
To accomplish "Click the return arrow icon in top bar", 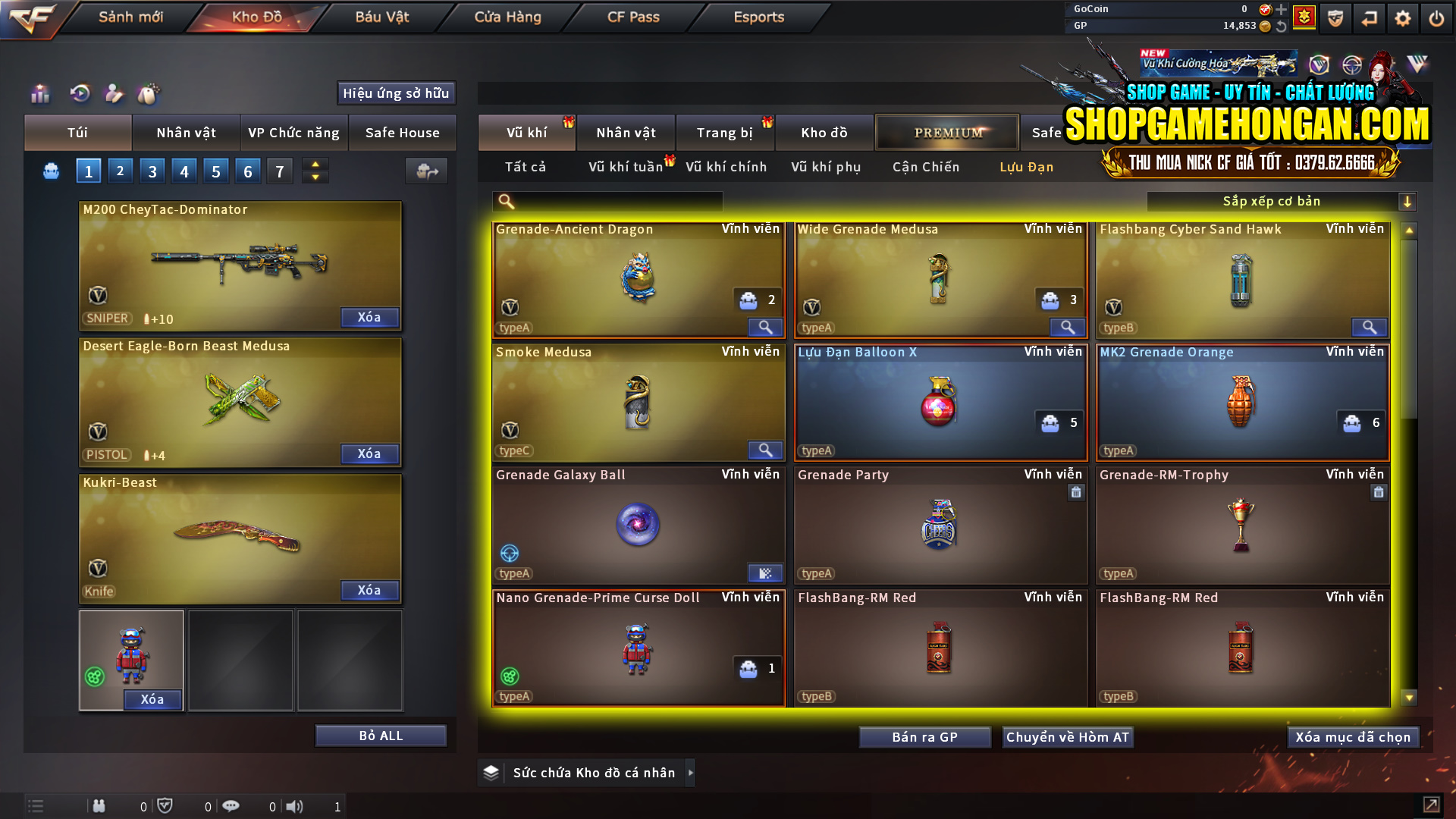I will (x=1370, y=17).
